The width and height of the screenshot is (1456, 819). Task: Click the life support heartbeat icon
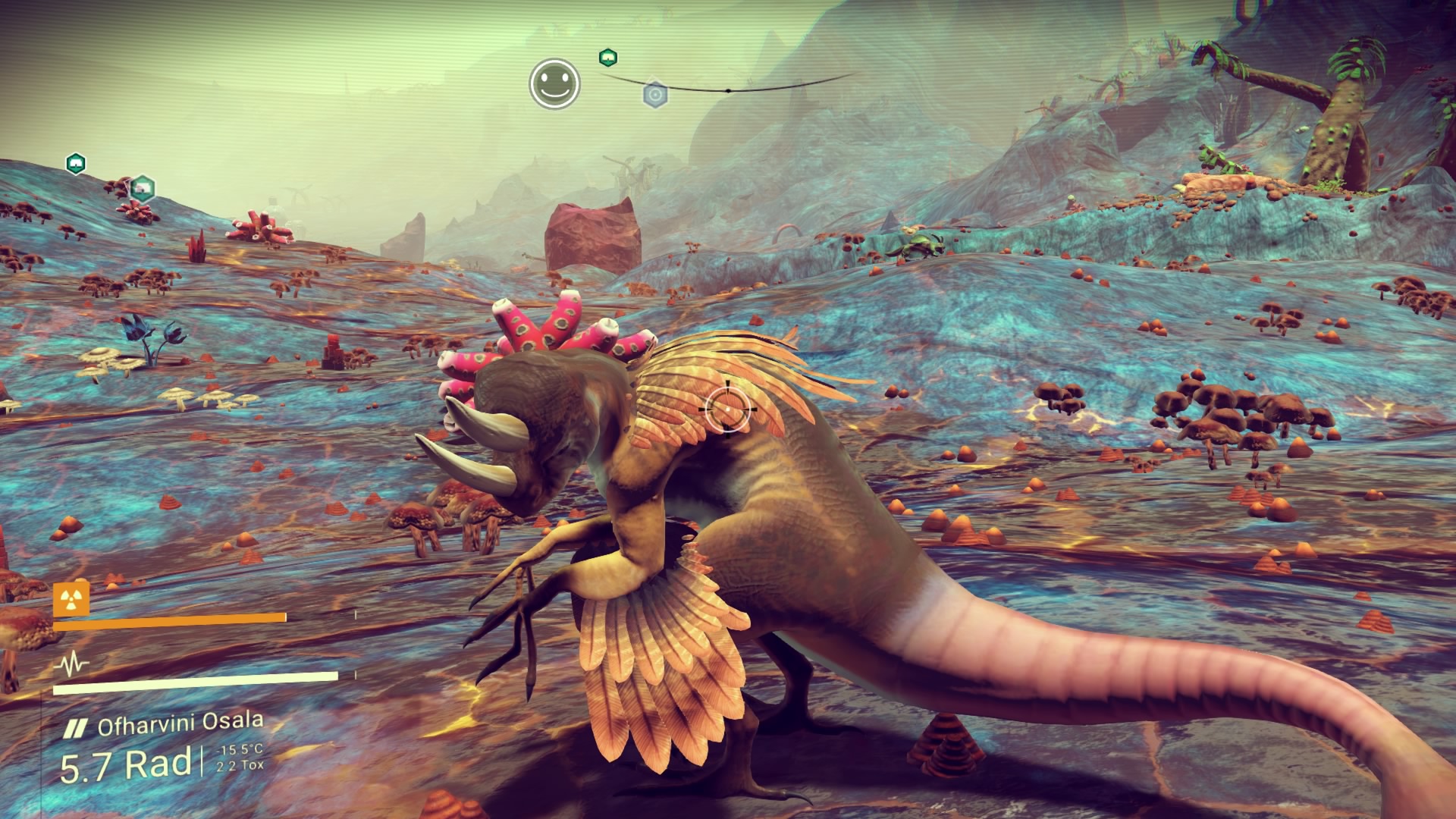point(72,666)
